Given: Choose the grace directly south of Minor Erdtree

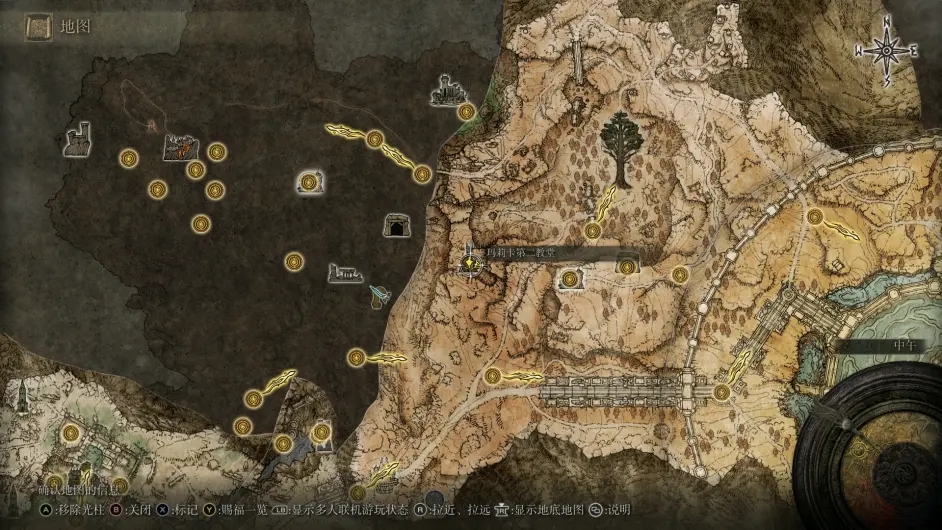Looking at the screenshot, I should coord(593,231).
